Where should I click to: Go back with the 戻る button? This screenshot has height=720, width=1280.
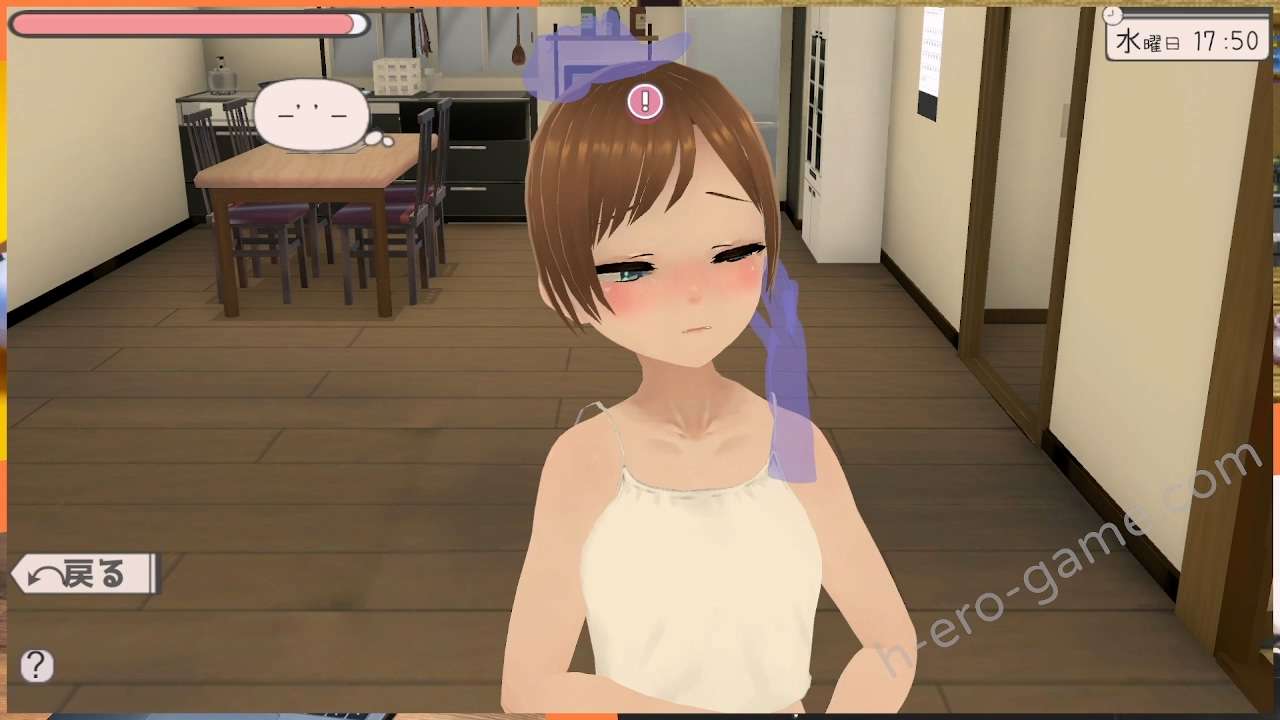84,574
